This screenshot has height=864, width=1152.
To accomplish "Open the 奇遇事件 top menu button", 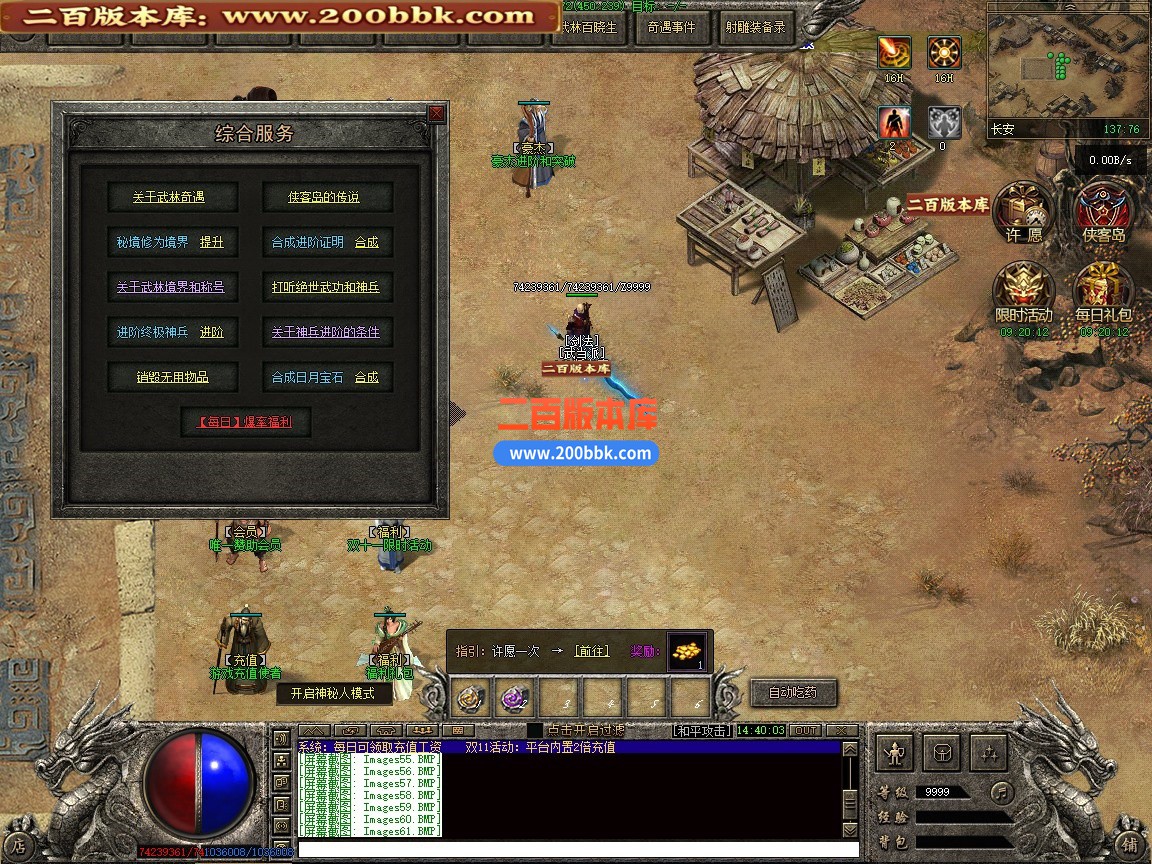I will coord(671,28).
